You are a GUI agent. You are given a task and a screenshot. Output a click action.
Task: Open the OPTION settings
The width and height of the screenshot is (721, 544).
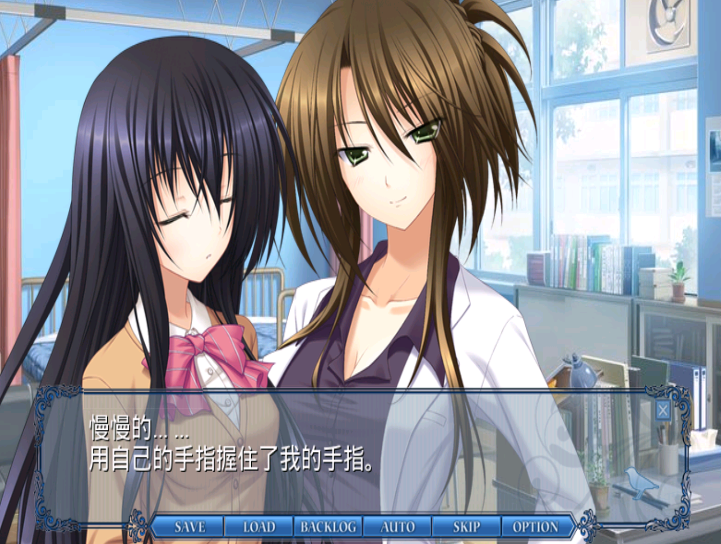pos(536,527)
